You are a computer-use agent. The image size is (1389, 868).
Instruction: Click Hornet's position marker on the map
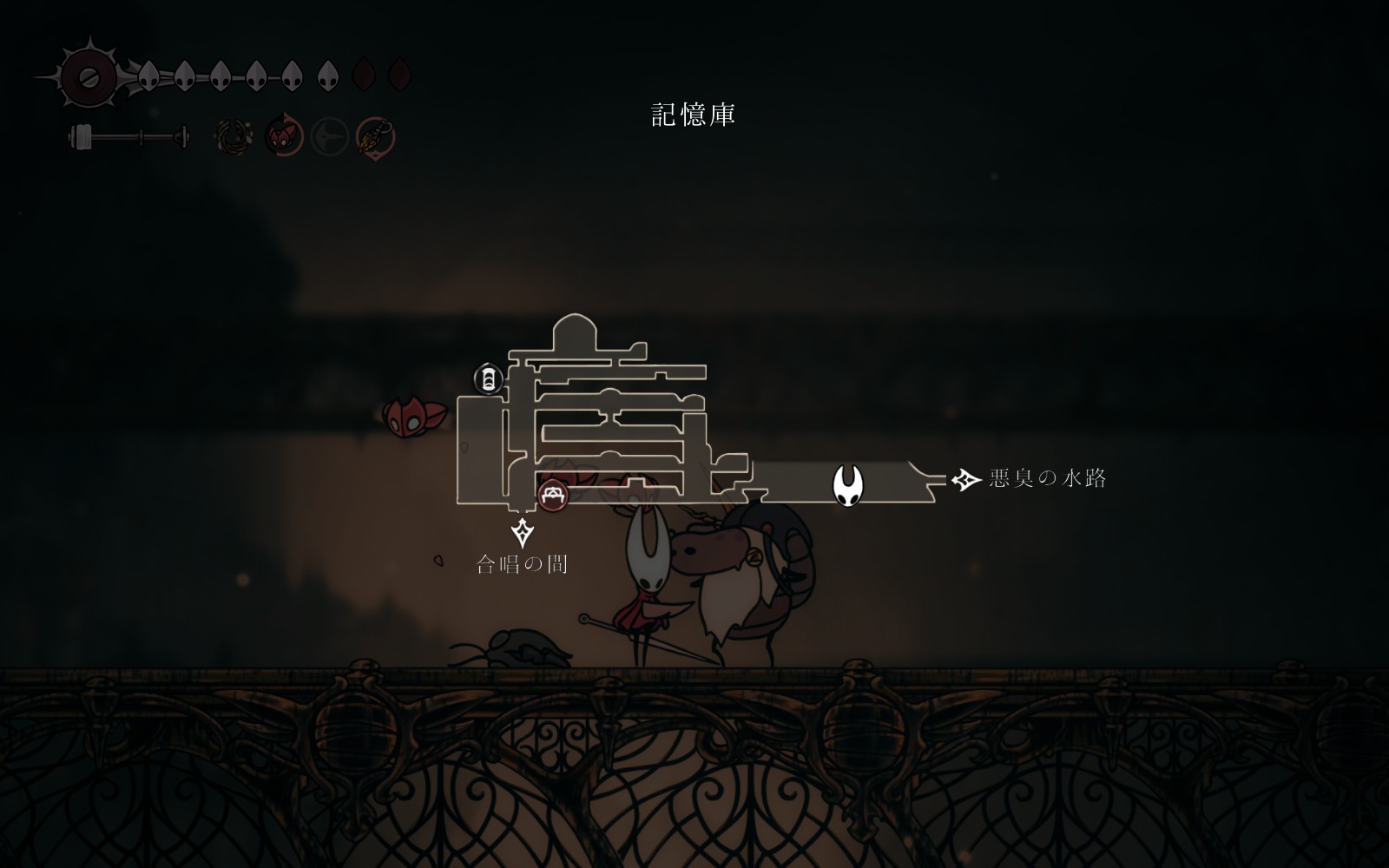(847, 485)
